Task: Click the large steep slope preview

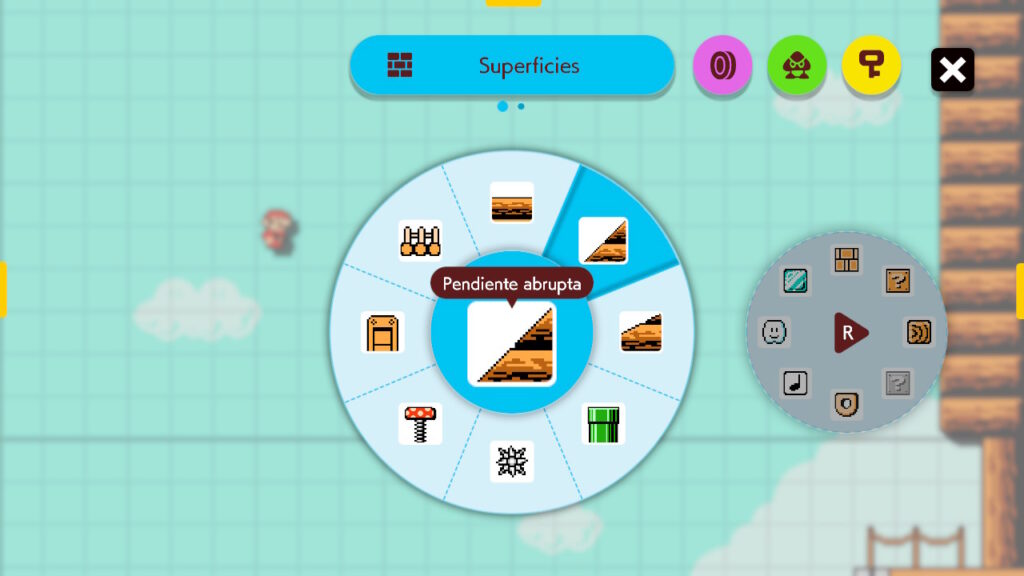Action: 512,345
